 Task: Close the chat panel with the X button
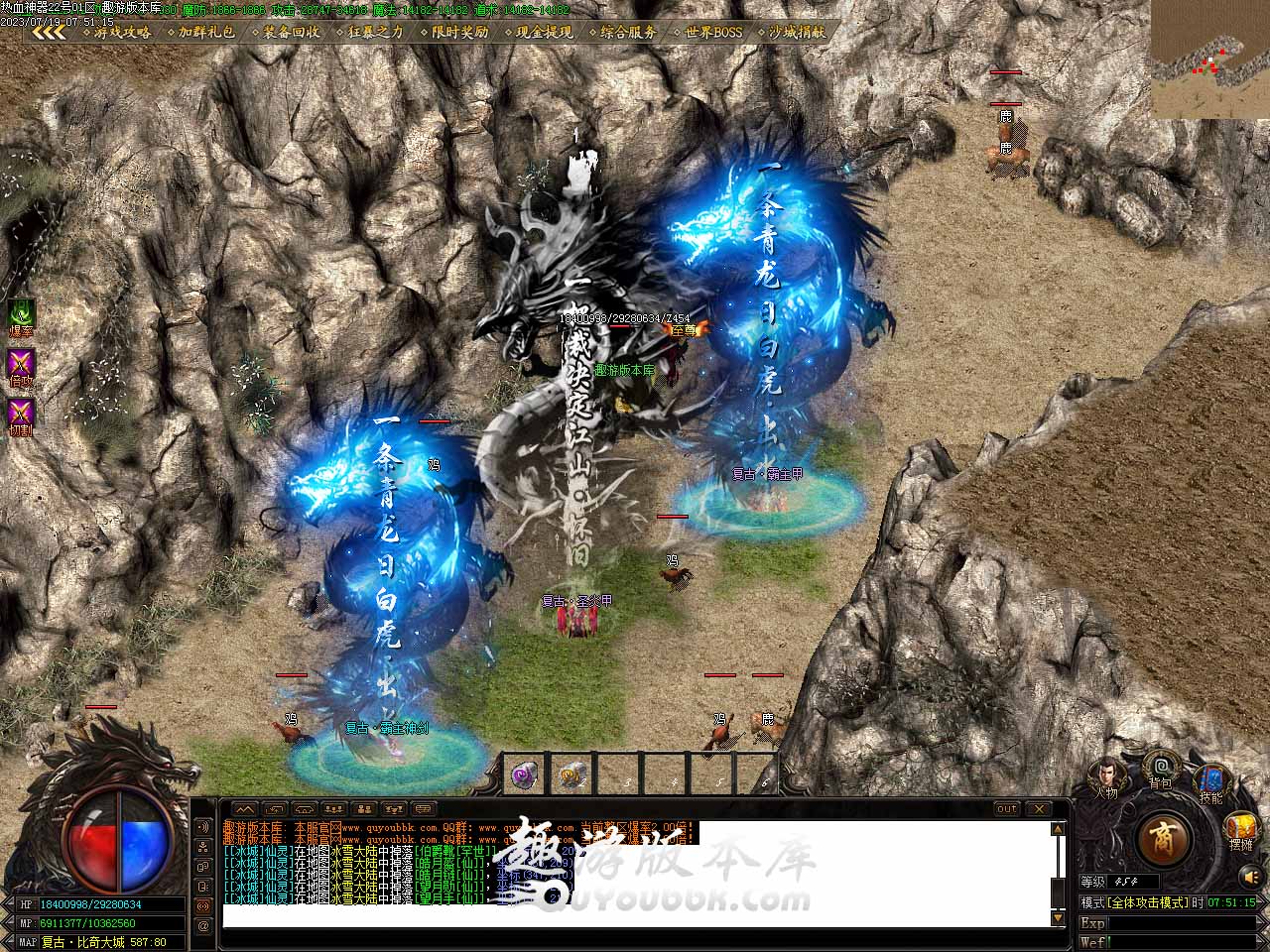[x=1037, y=809]
